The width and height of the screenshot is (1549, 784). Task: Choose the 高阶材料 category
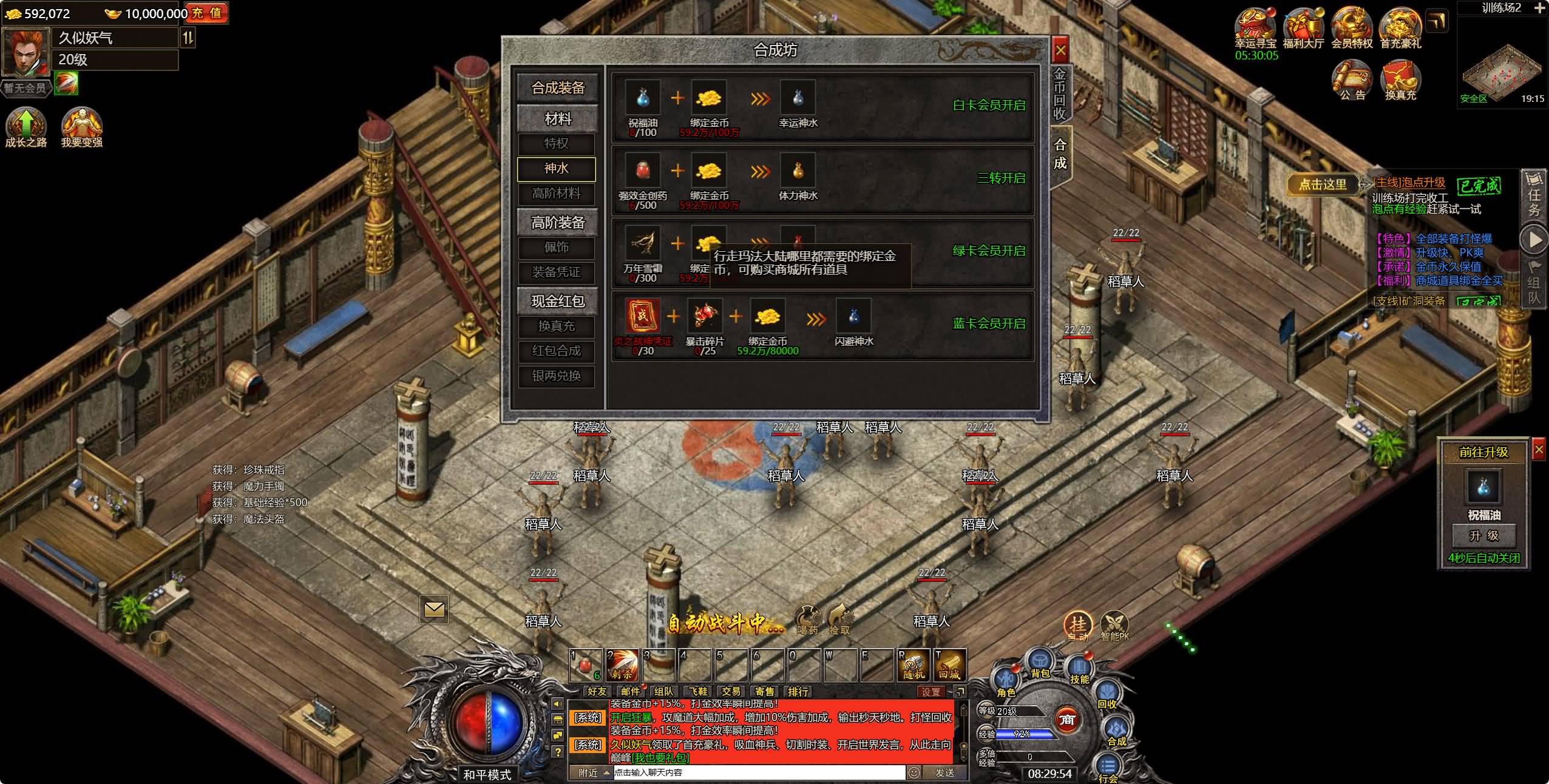[556, 194]
